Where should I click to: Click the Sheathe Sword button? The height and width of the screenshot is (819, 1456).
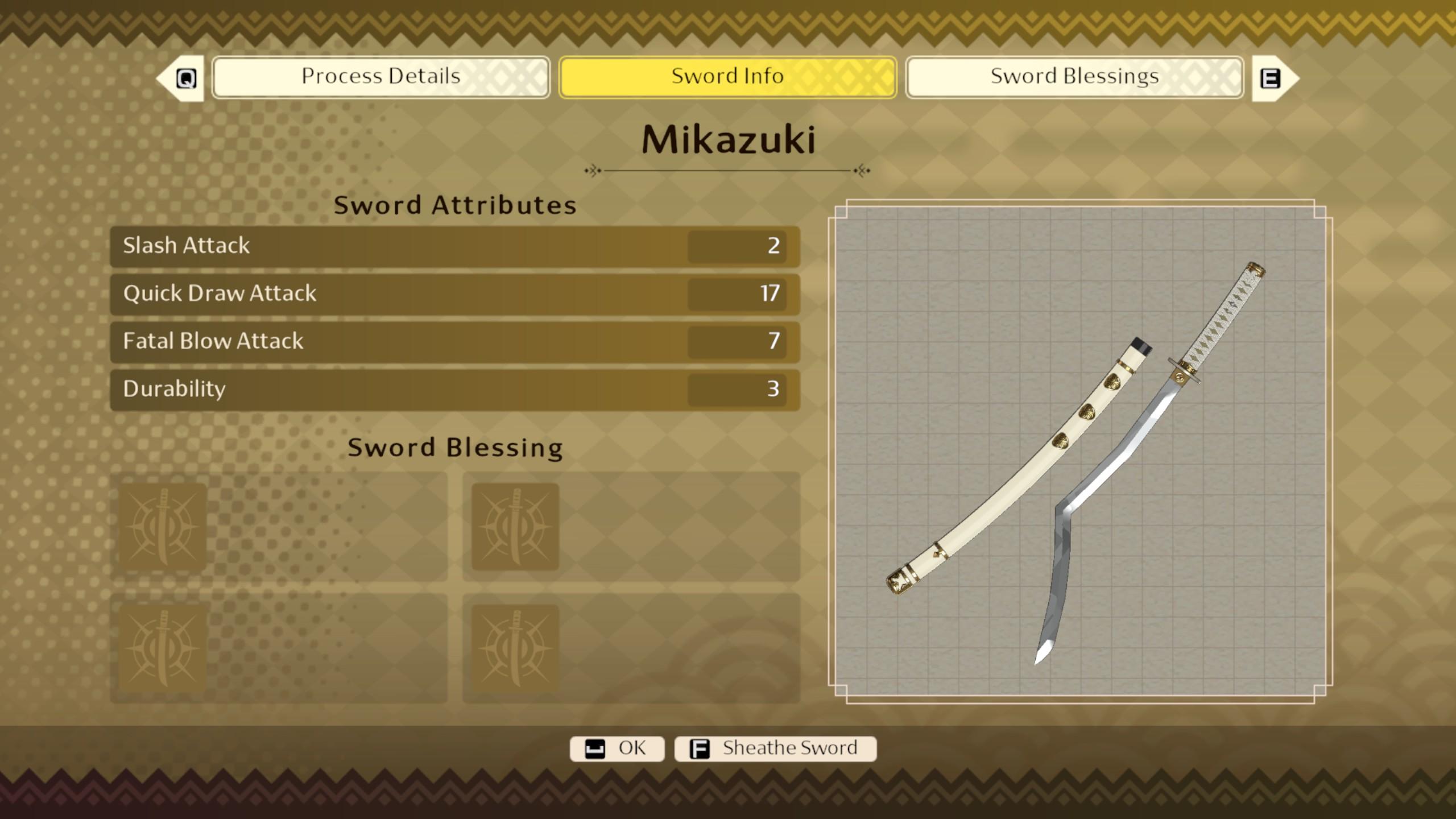[775, 748]
